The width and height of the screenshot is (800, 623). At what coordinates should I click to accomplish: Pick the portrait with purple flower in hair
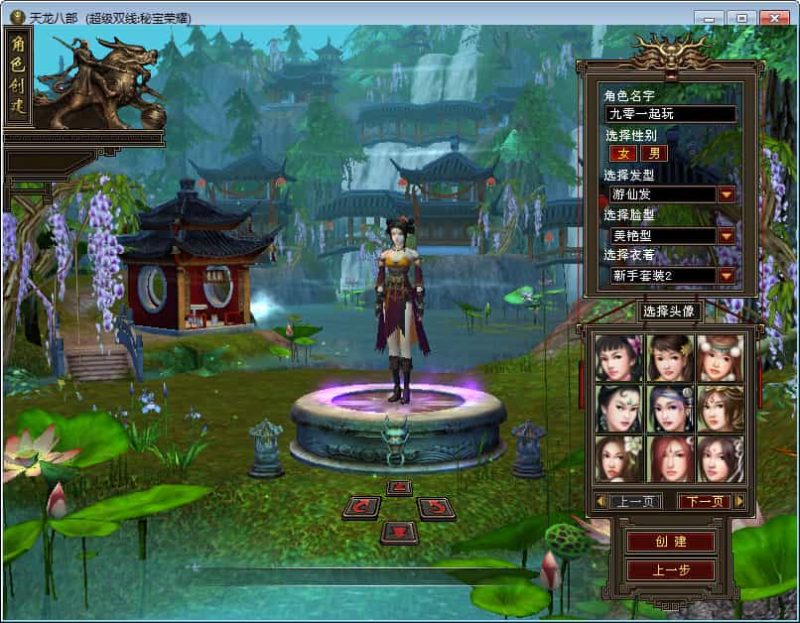[617, 358]
